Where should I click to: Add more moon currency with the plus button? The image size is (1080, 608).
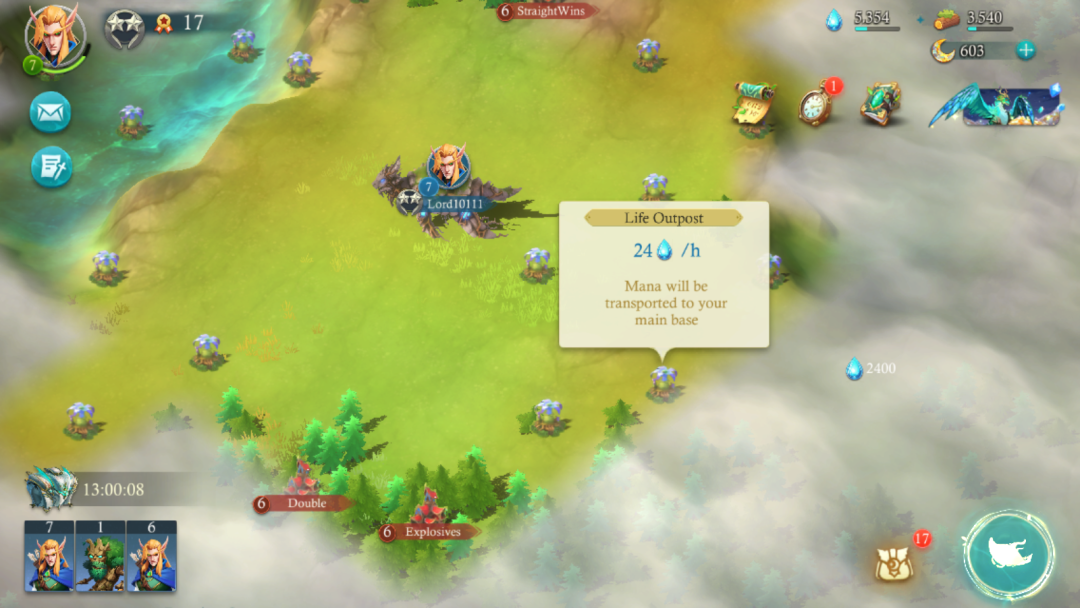click(1025, 50)
